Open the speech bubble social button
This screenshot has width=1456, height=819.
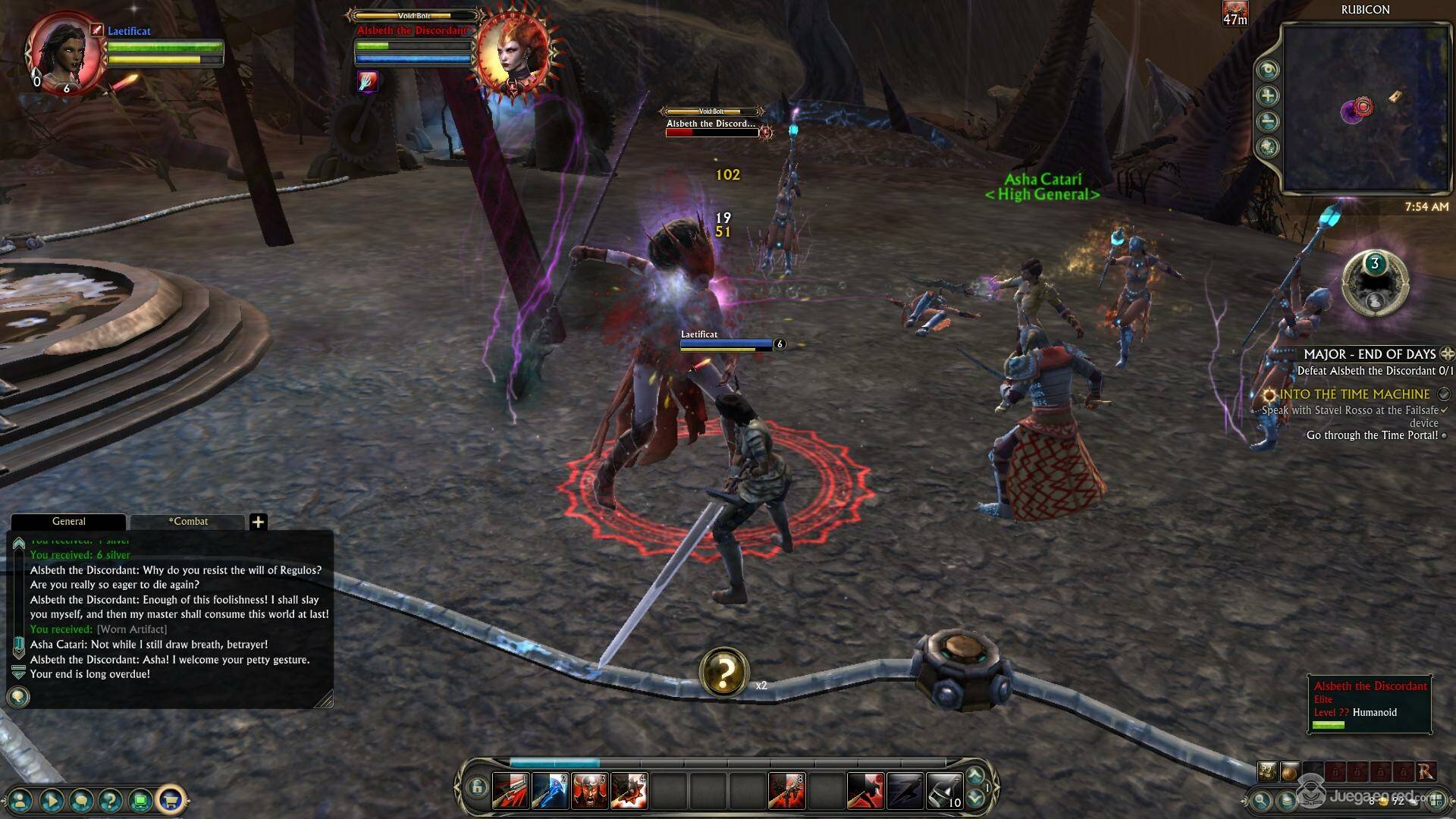coord(81,799)
